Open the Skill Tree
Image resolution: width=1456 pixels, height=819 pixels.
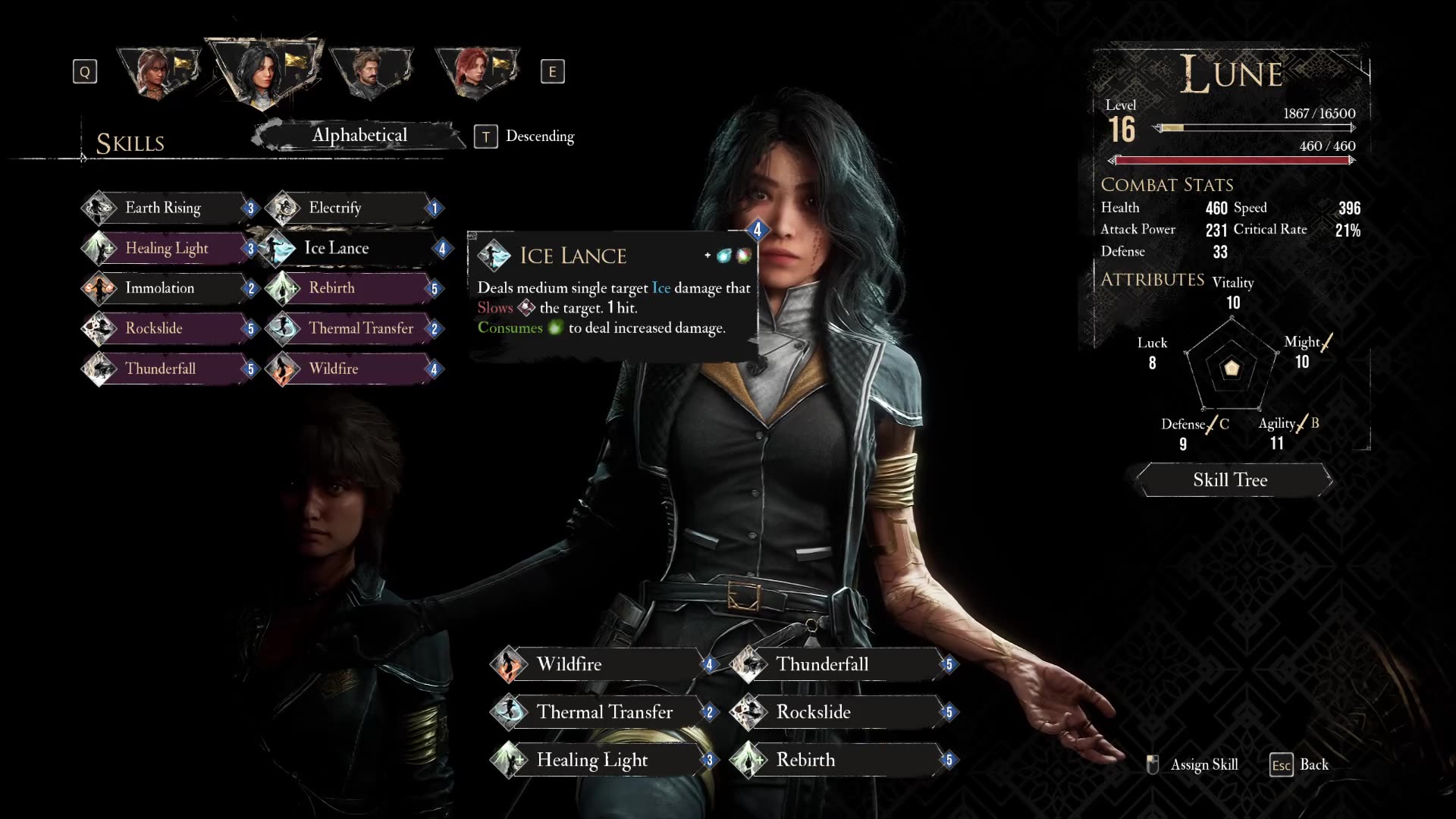point(1230,480)
